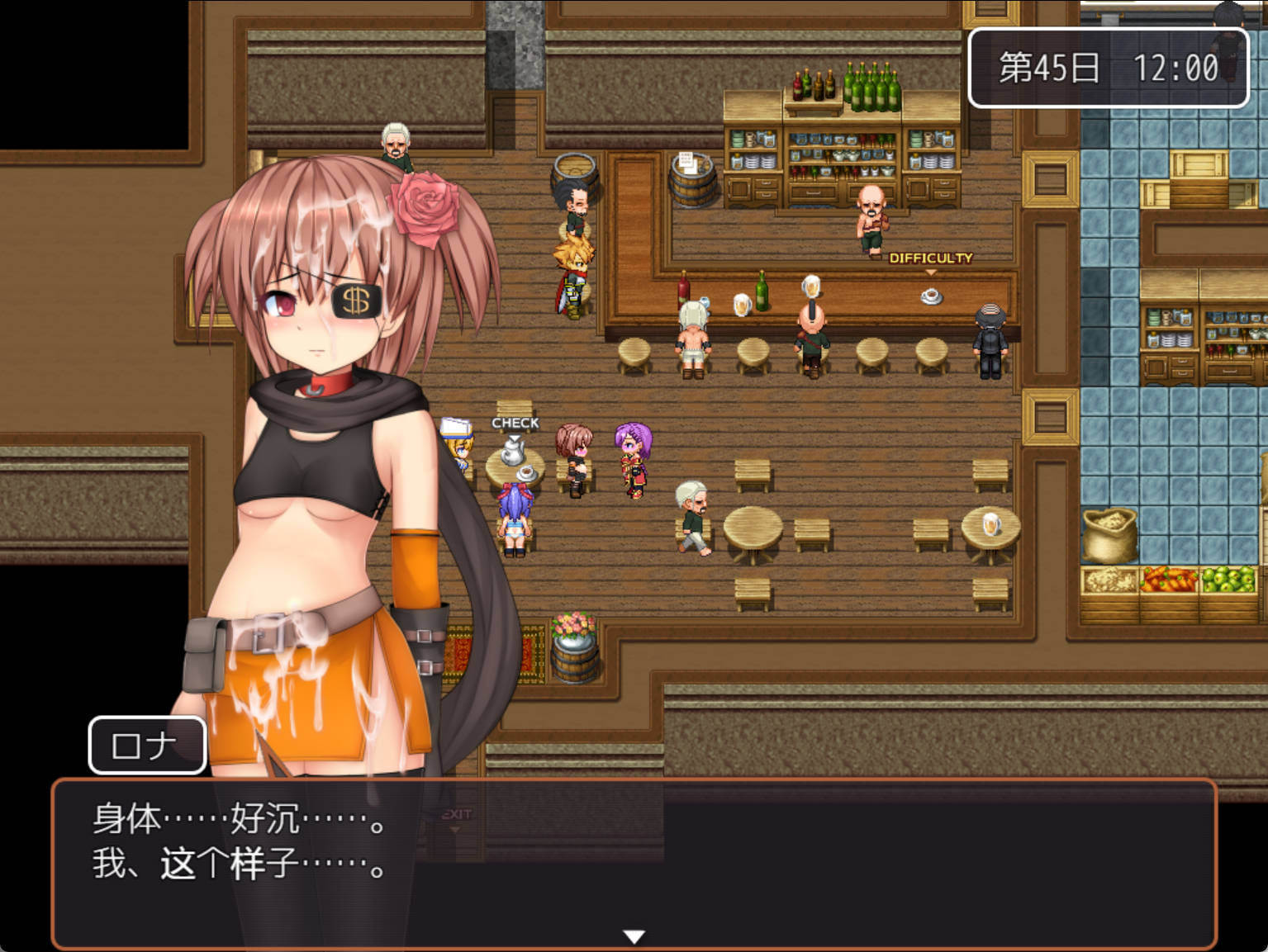The height and width of the screenshot is (952, 1268).
Task: Select the ロナ name tab on the dialogue box
Action: (x=147, y=745)
